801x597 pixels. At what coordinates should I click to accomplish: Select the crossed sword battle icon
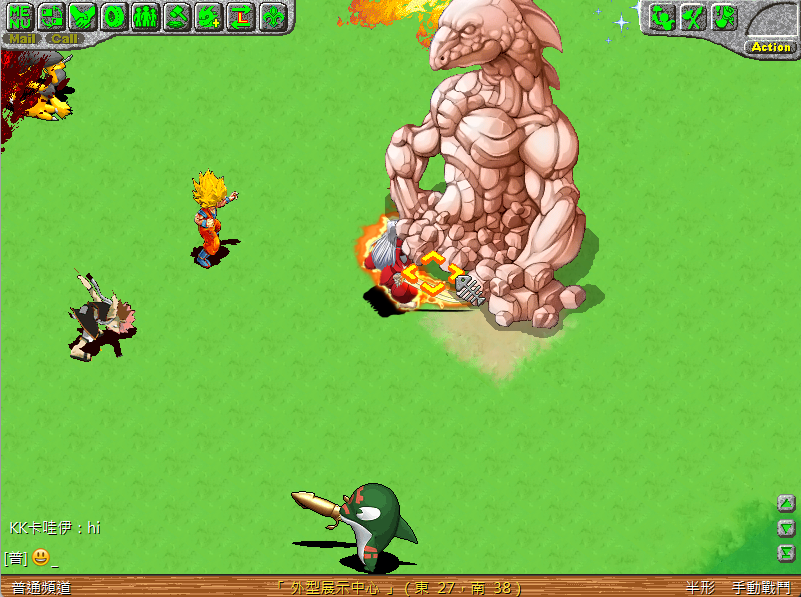(692, 16)
